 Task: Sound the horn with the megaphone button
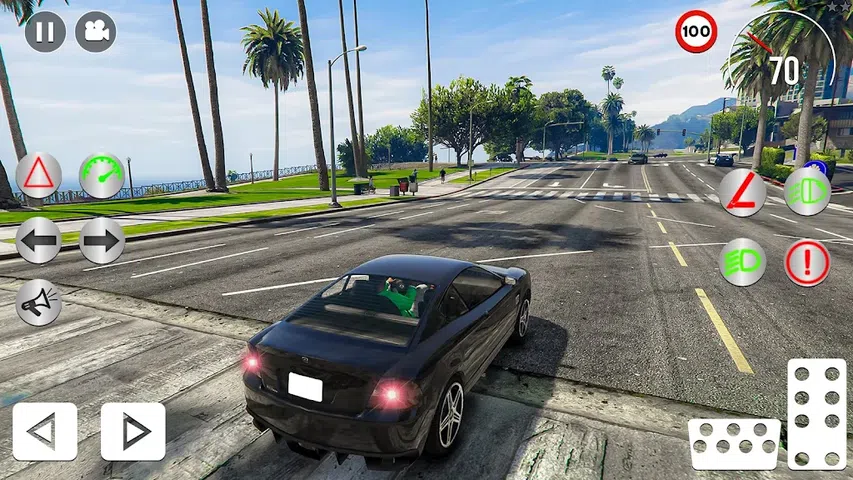coord(39,302)
